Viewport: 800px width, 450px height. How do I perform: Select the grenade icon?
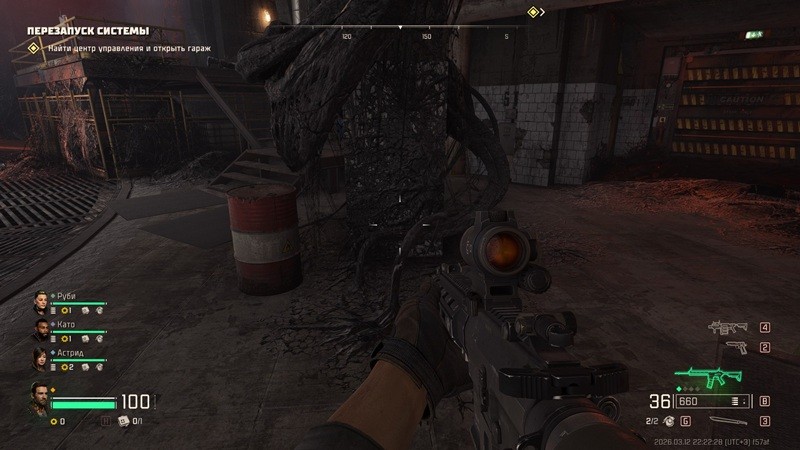tap(668, 421)
